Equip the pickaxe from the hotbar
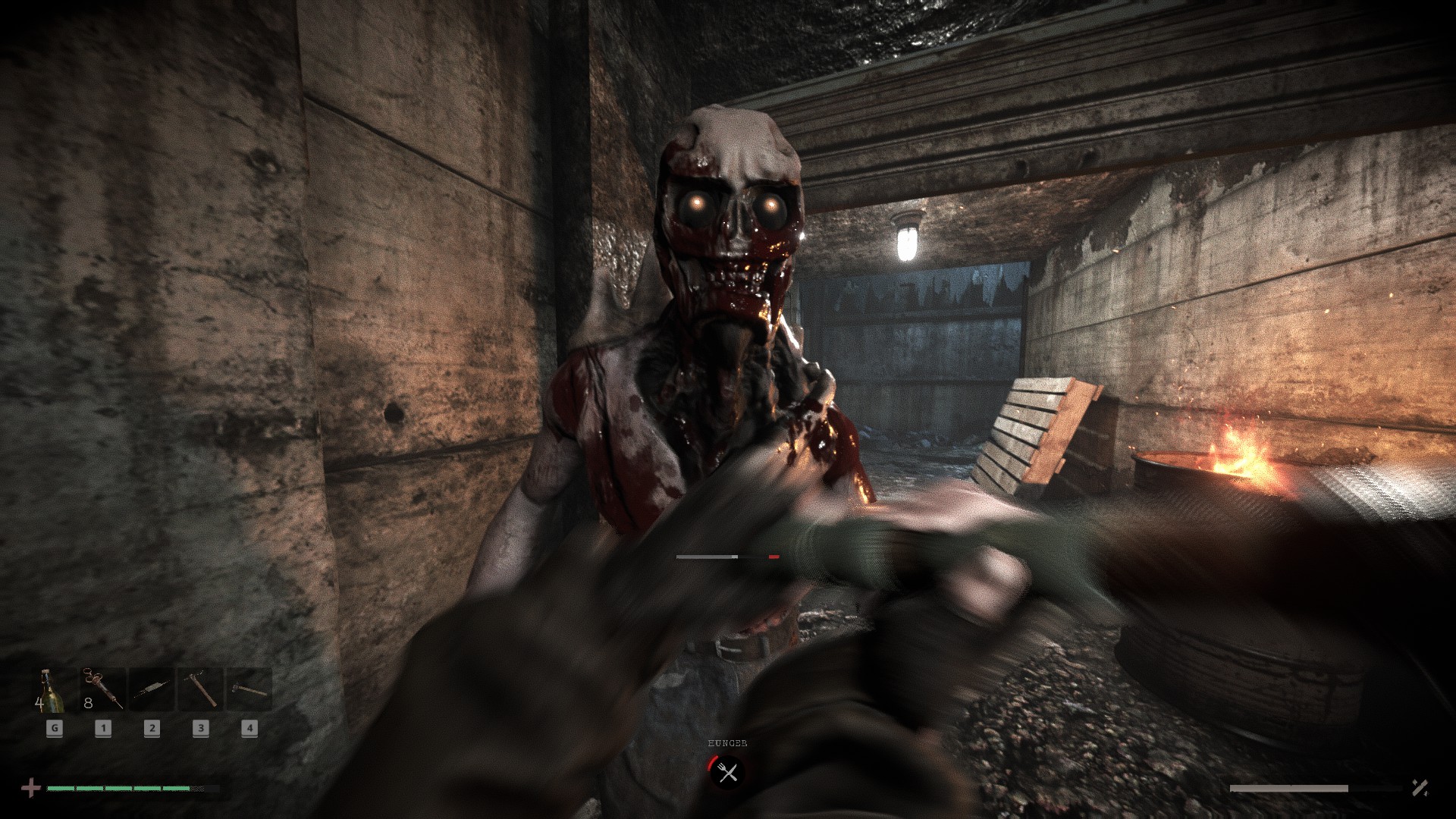This screenshot has width=1456, height=819. click(x=200, y=689)
